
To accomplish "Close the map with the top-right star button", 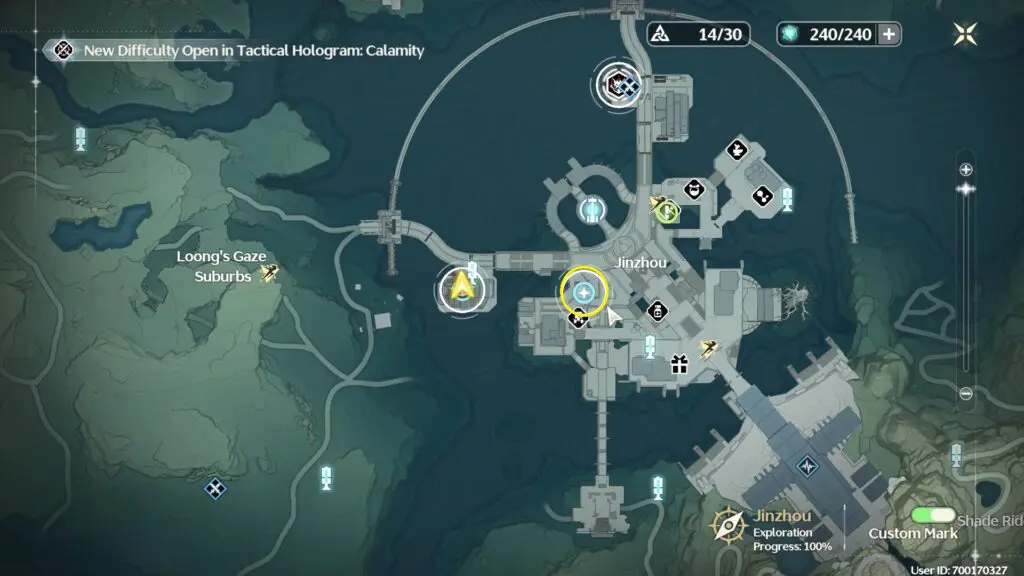I will pos(965,33).
